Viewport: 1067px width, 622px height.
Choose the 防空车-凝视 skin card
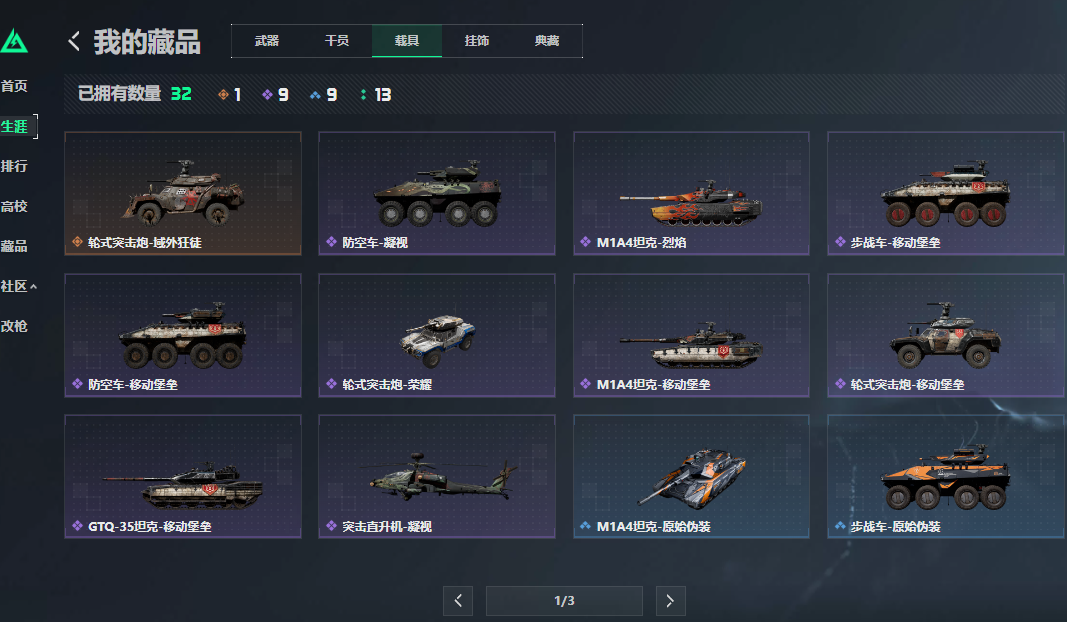click(x=437, y=193)
